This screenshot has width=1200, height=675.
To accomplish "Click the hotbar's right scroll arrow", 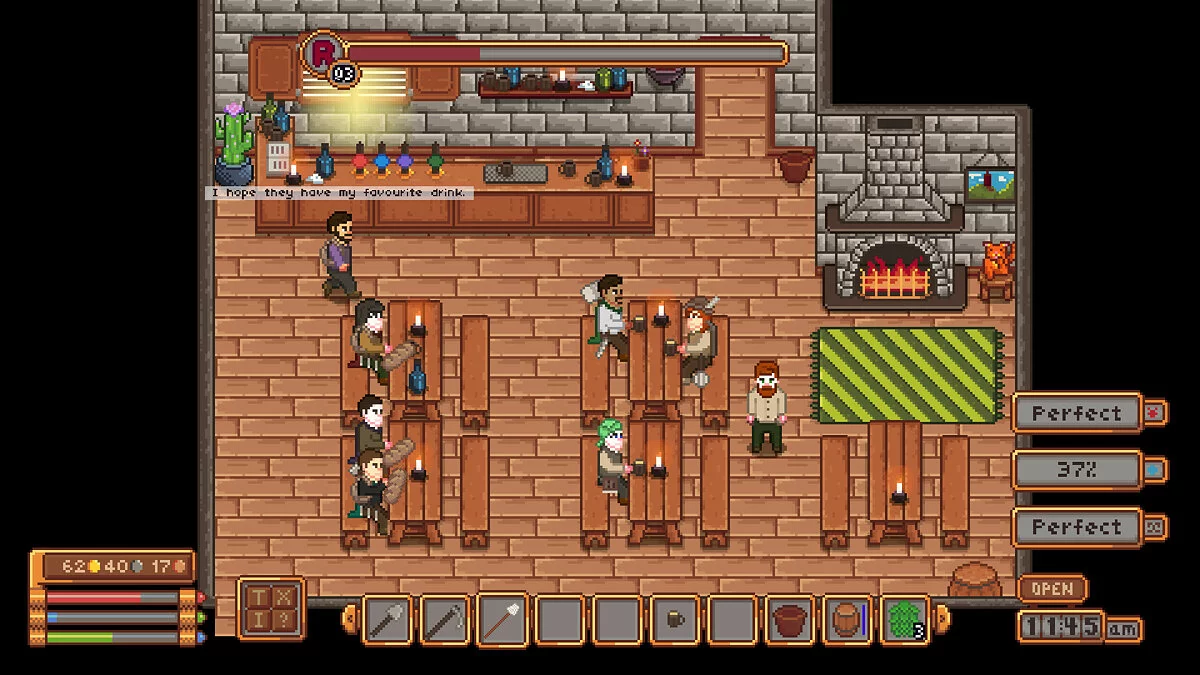I will tap(942, 618).
